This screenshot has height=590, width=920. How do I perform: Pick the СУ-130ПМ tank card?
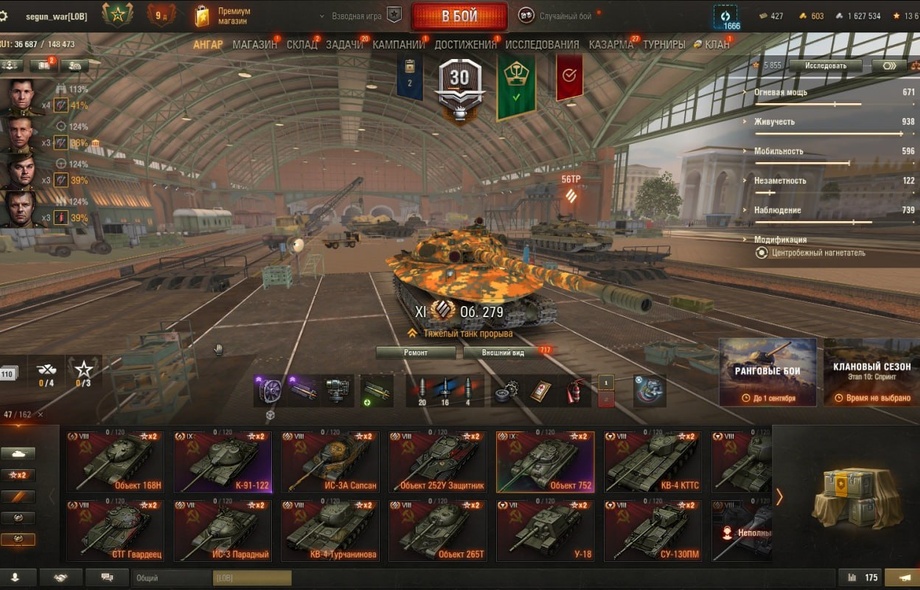point(652,530)
